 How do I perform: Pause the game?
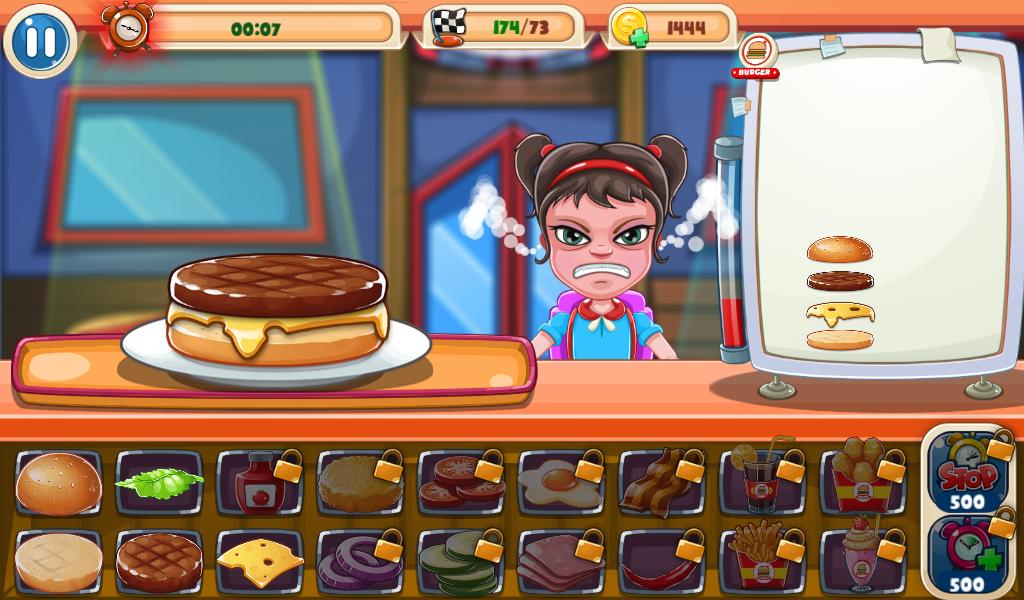pyautogui.click(x=40, y=41)
